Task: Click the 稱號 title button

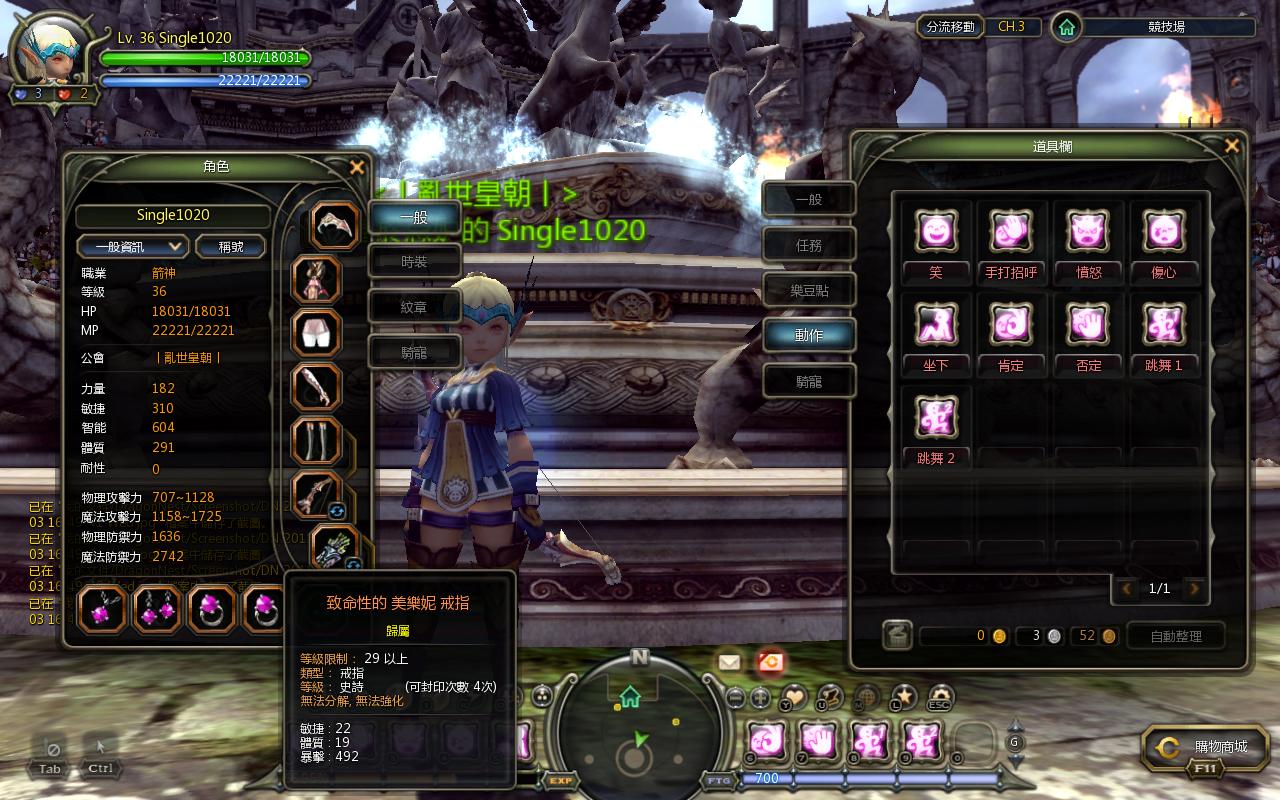Action: [231, 246]
